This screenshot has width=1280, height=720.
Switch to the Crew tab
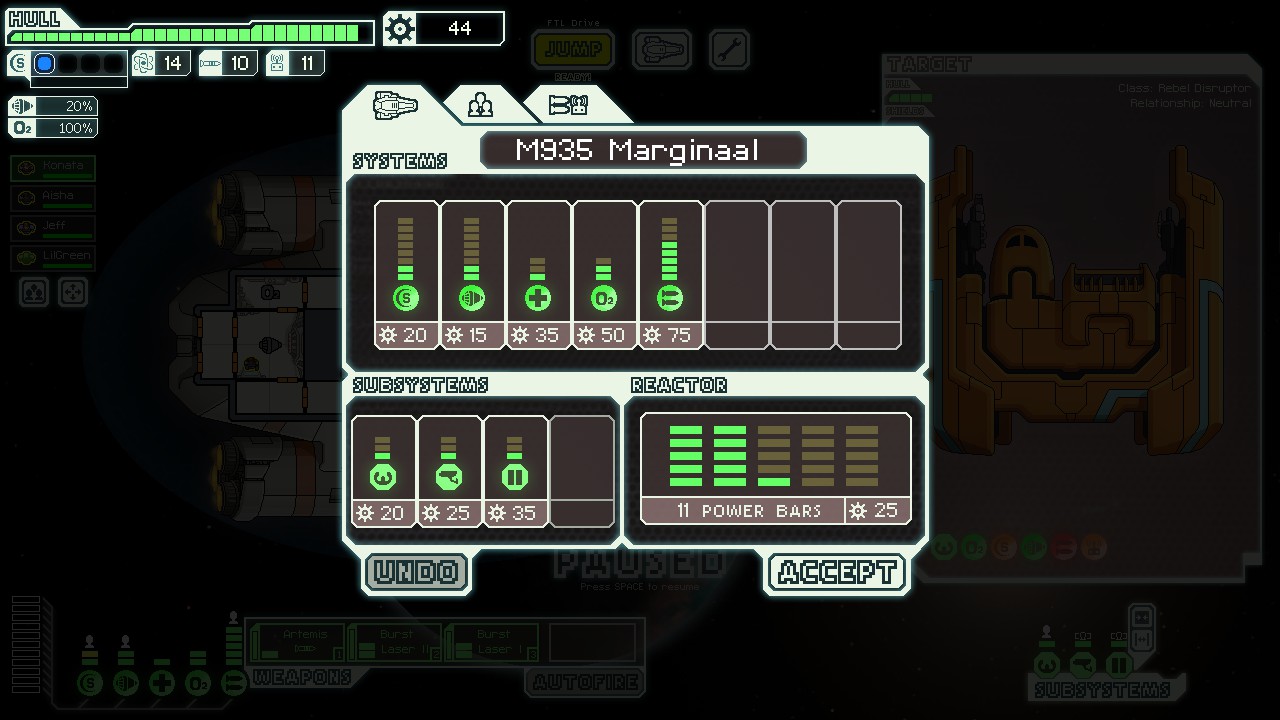(481, 104)
